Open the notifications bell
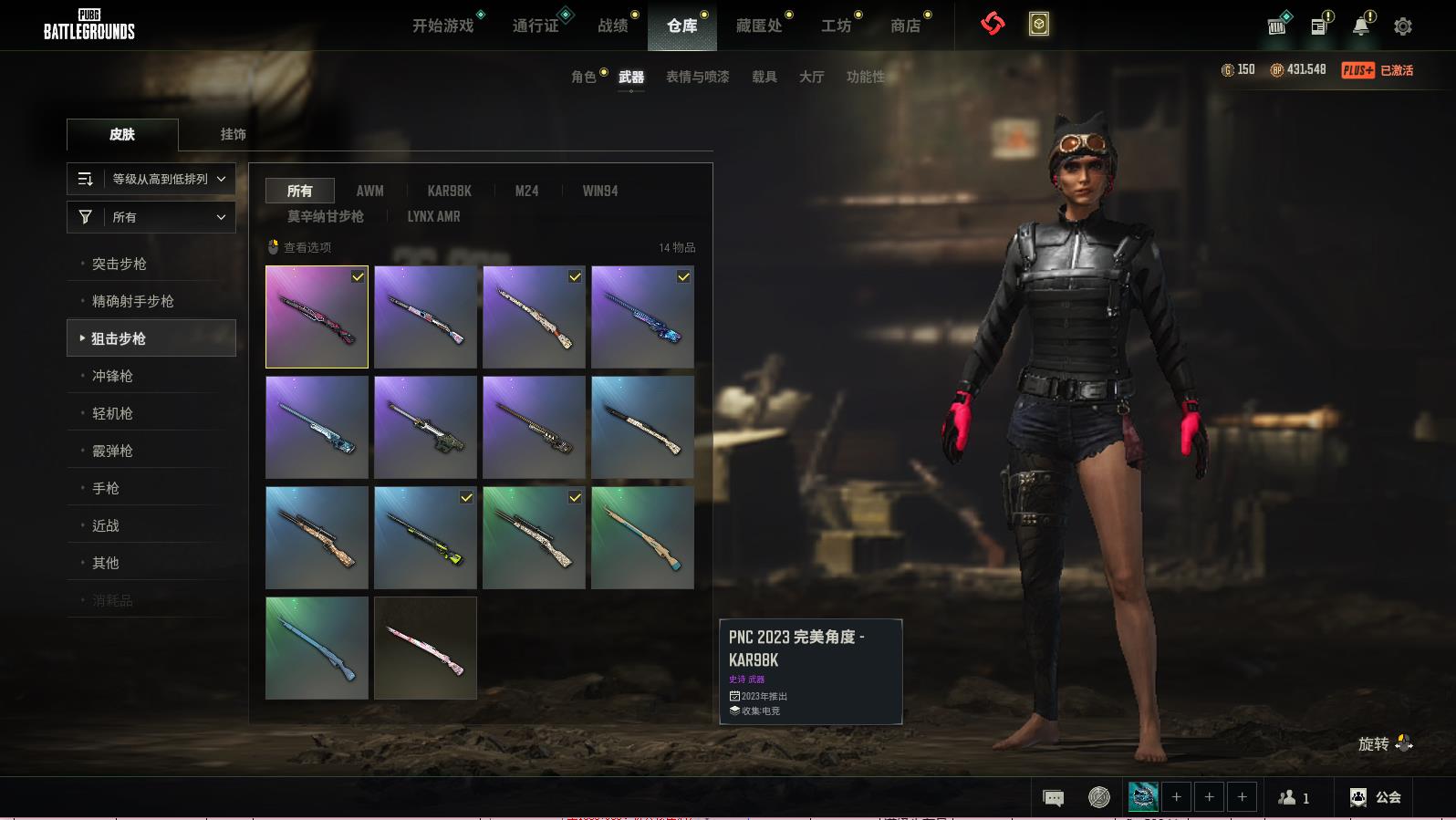The height and width of the screenshot is (820, 1456). pyautogui.click(x=1361, y=26)
